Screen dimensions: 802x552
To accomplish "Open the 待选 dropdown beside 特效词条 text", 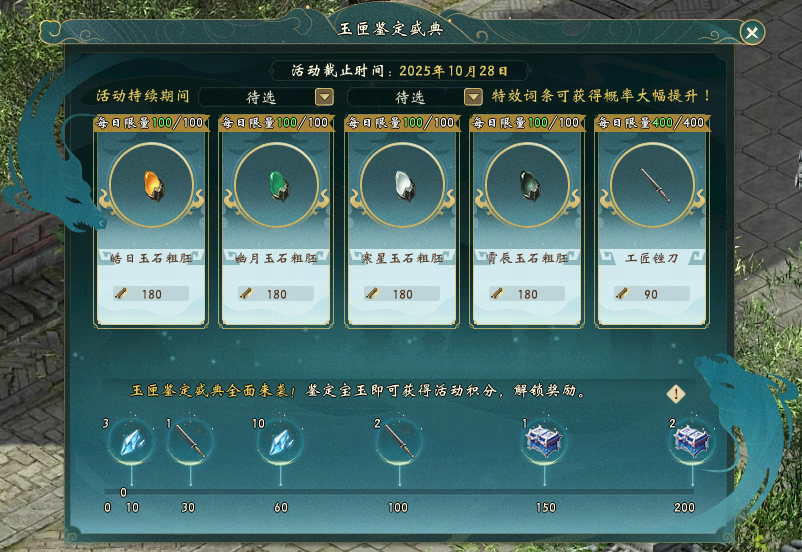I will pyautogui.click(x=473, y=97).
